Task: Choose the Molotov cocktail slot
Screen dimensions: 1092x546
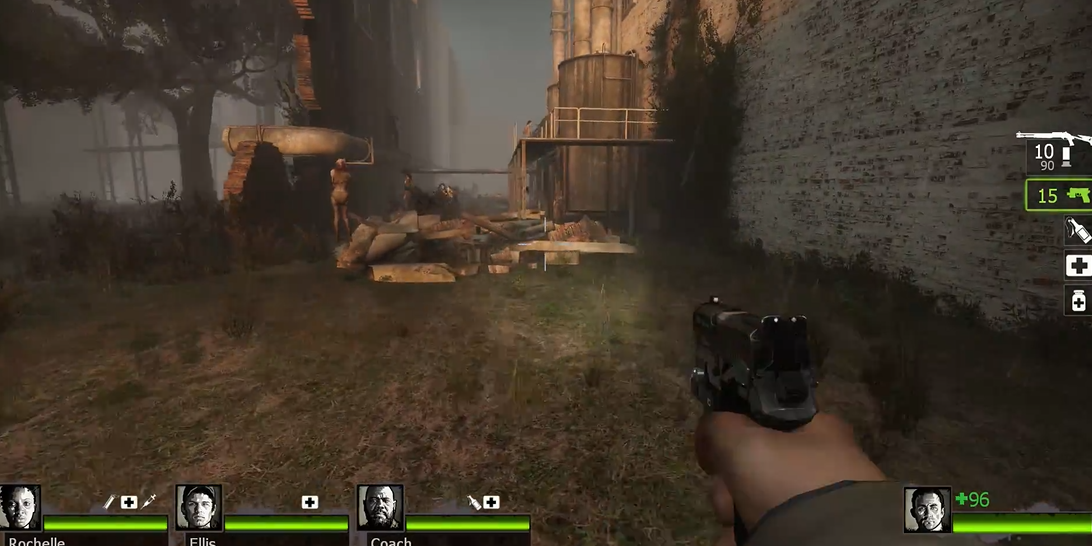Action: click(1078, 231)
